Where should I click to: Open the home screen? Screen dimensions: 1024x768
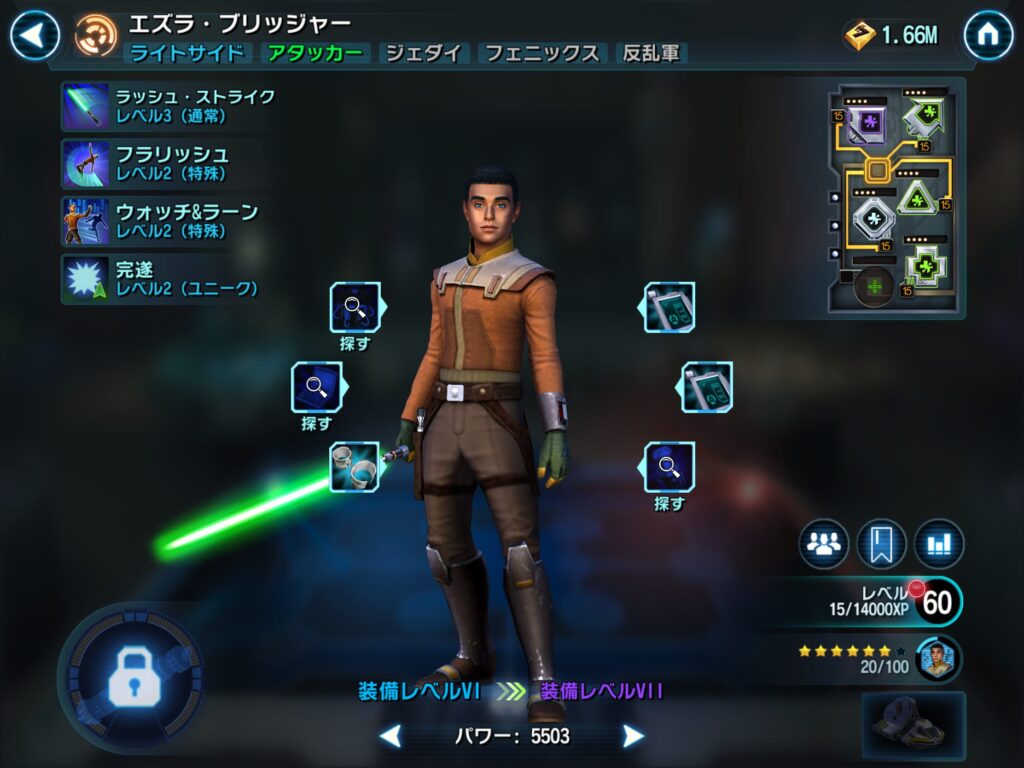(x=988, y=36)
